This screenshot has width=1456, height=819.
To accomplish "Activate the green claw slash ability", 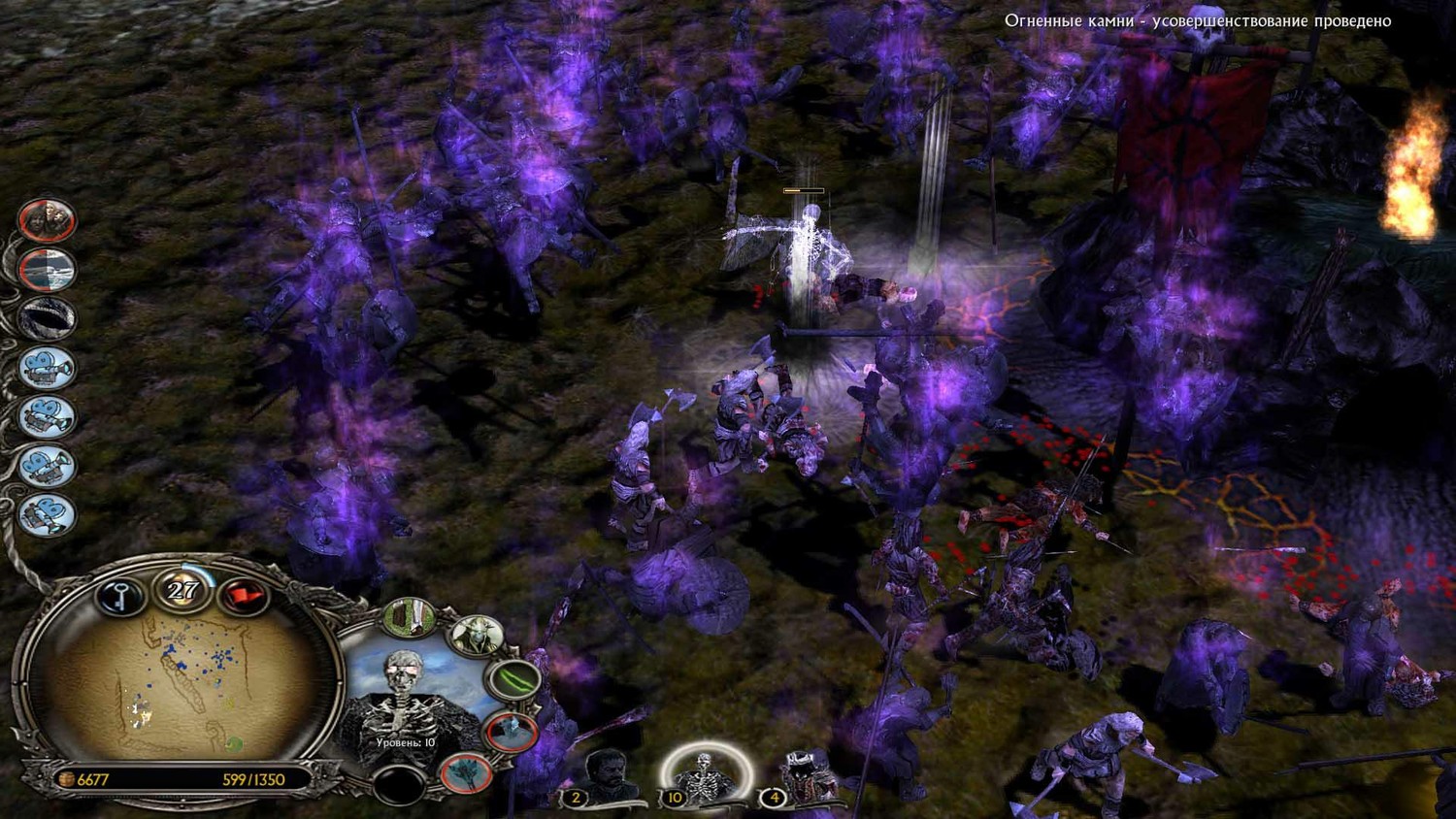I will pyautogui.click(x=514, y=679).
